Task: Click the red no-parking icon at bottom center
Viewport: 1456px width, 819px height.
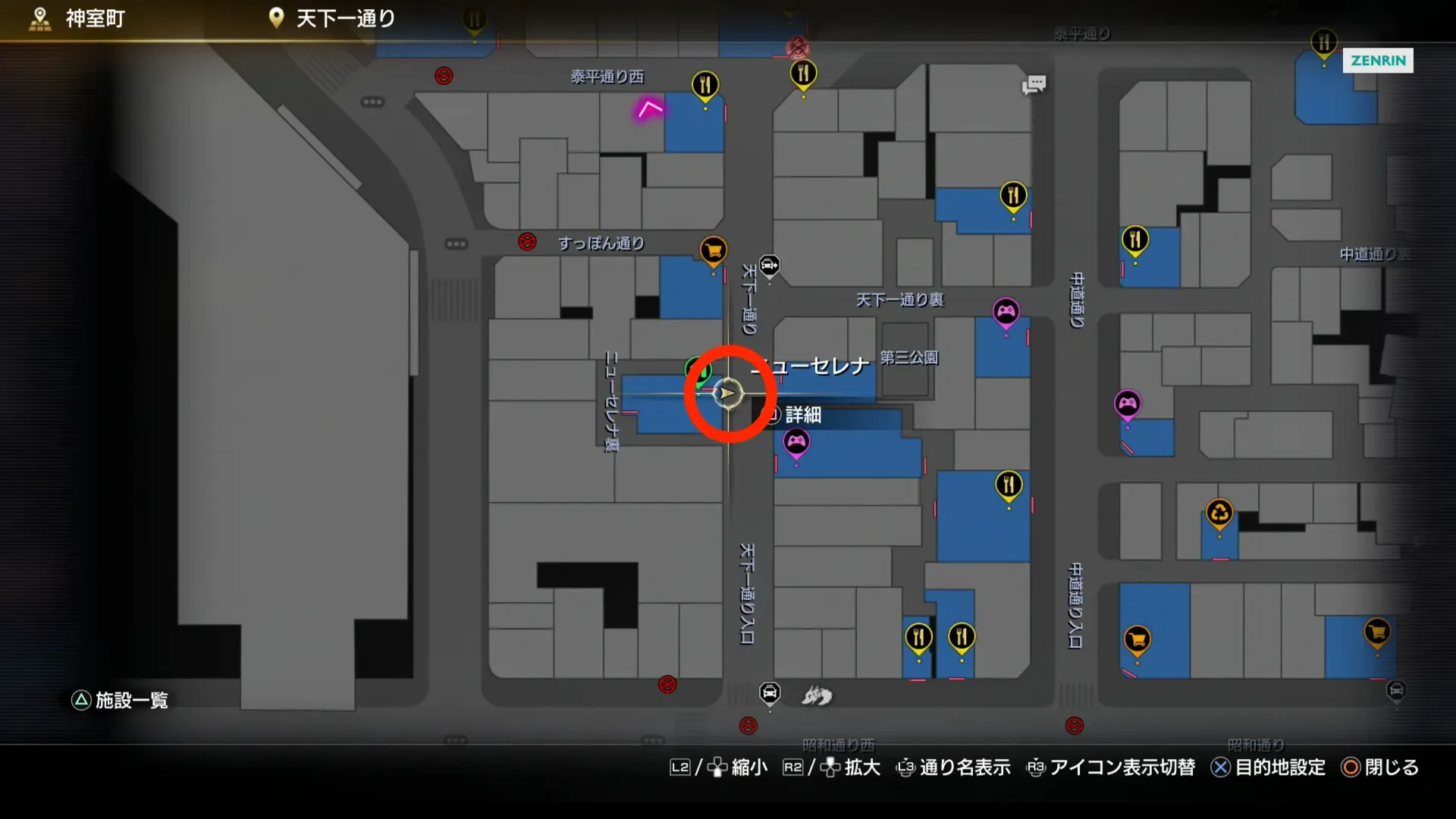Action: click(x=747, y=726)
